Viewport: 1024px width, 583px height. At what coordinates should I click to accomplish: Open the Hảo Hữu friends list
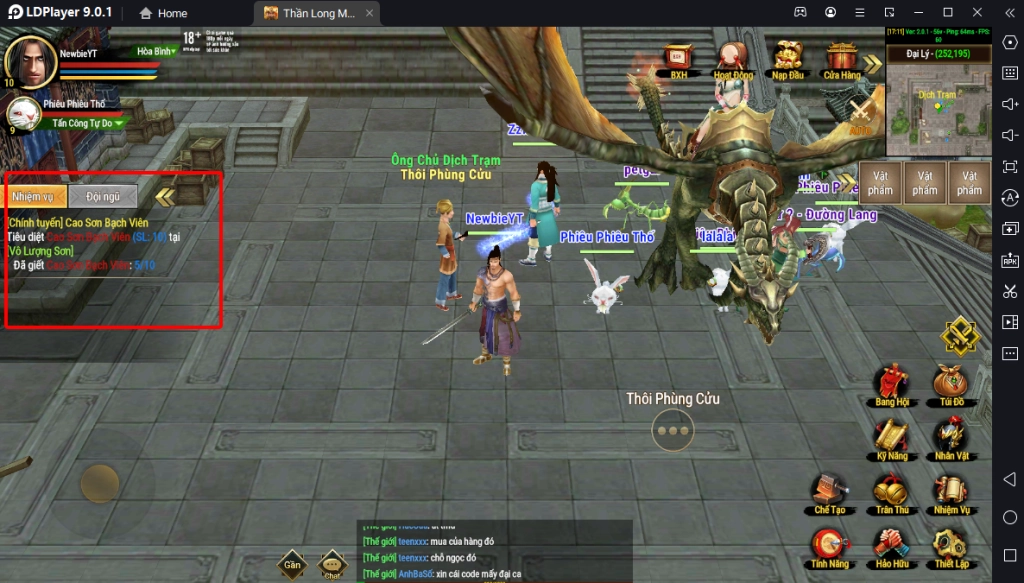890,548
